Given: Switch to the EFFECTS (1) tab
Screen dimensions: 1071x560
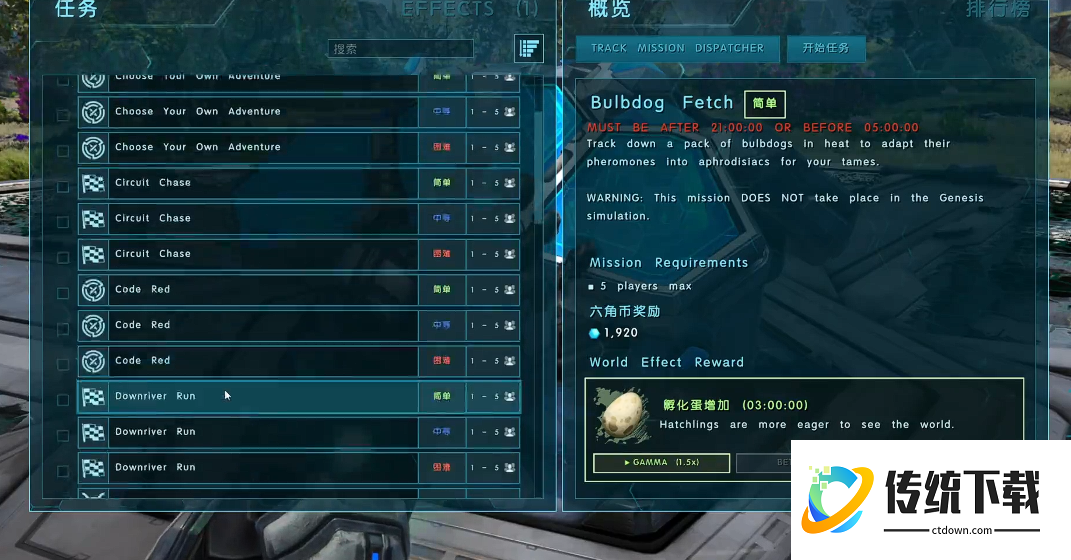Looking at the screenshot, I should point(470,9).
